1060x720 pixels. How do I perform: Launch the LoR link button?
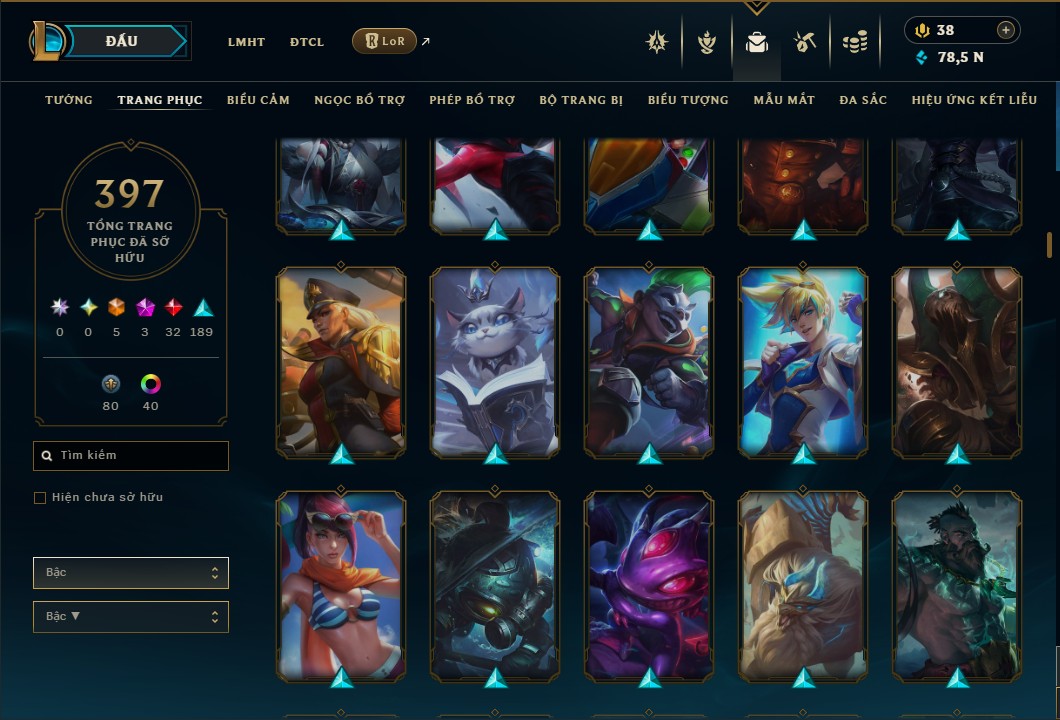(385, 41)
